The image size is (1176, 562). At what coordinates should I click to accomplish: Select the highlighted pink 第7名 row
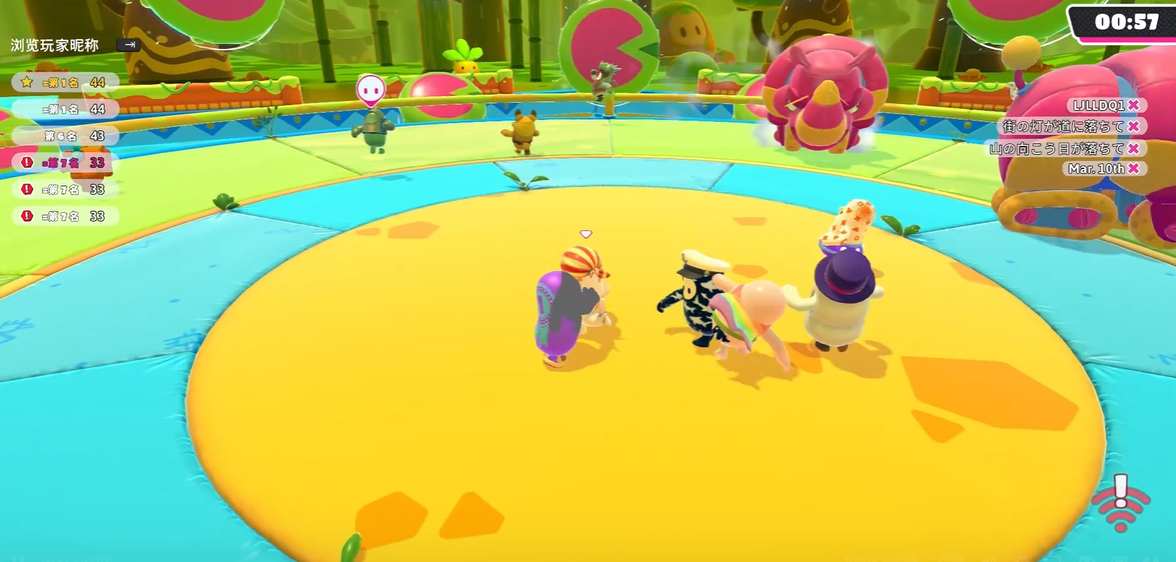point(66,162)
